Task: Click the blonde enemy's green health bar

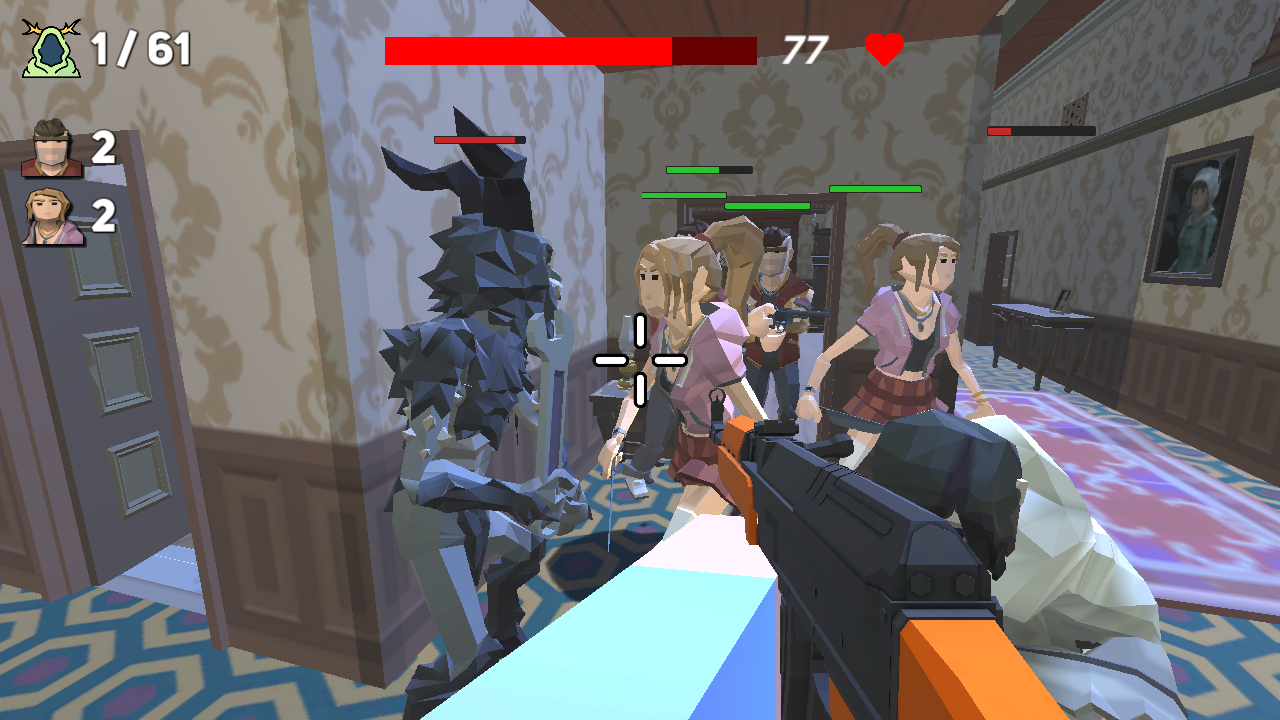Action: tap(686, 198)
